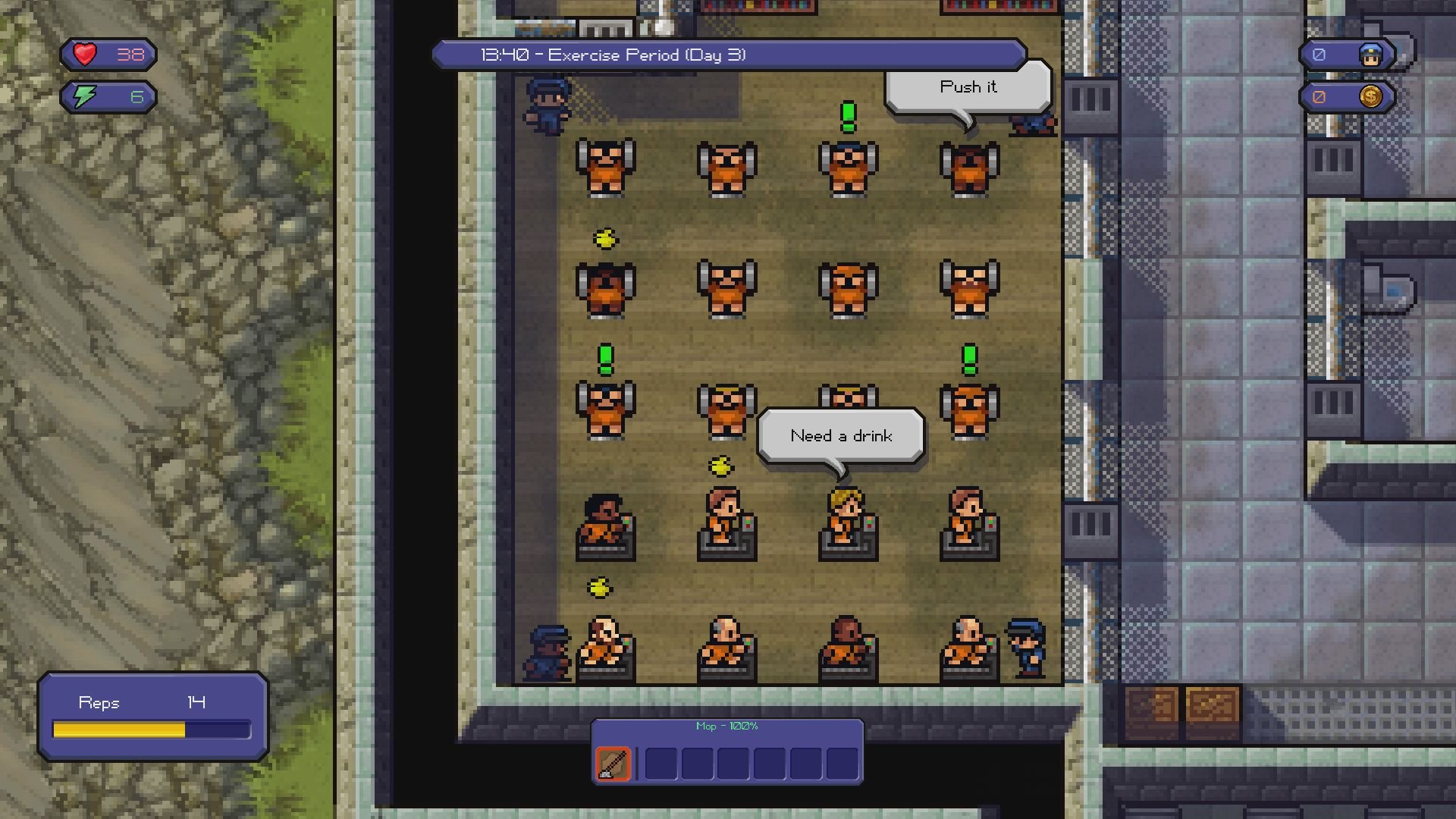Click an empty inventory slot beside the Mop
This screenshot has width=1456, height=819.
point(661,762)
